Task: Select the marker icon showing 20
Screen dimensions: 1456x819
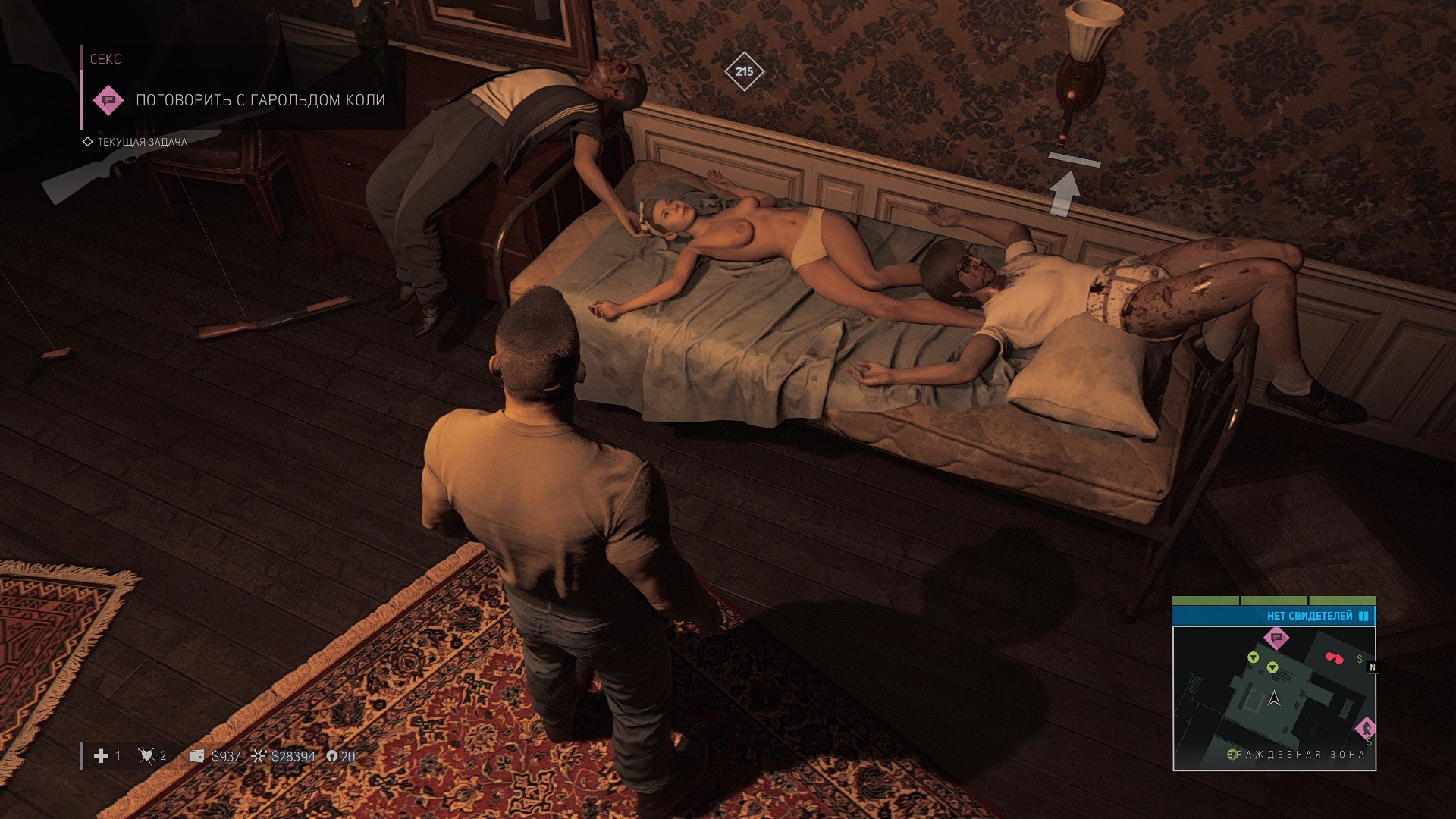Action: click(331, 756)
